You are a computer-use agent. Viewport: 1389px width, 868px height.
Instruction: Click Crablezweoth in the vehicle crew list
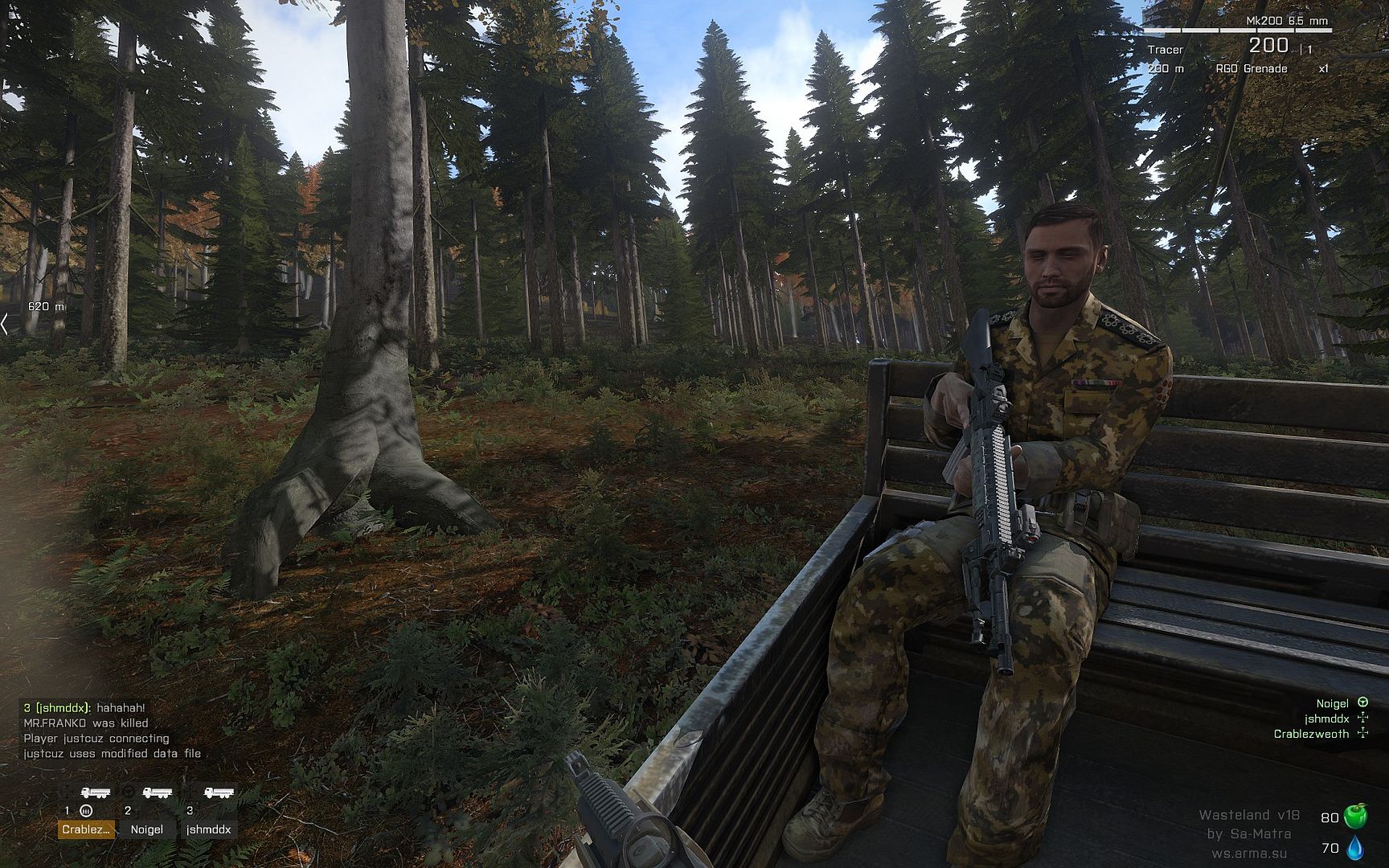click(x=1311, y=734)
